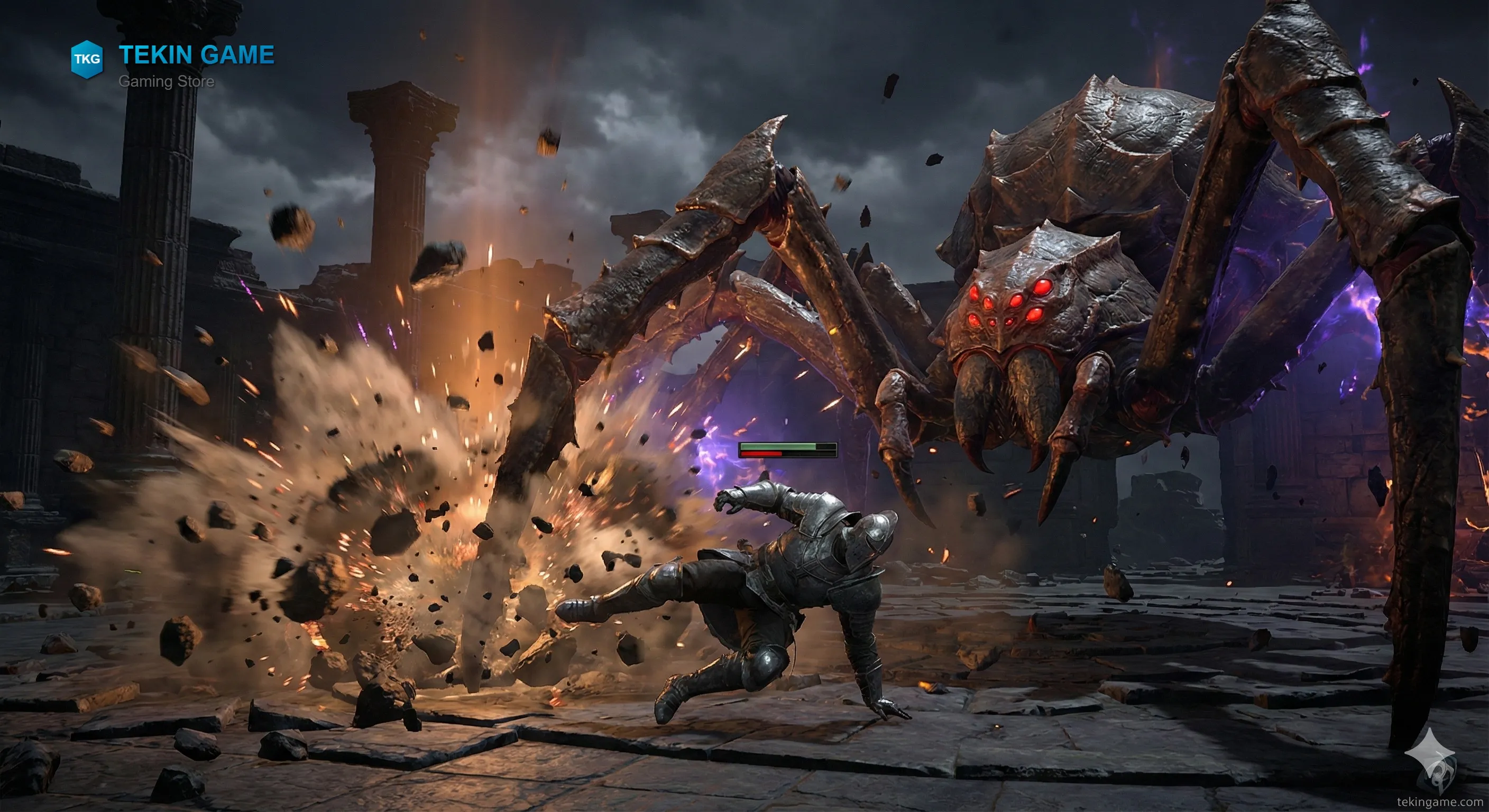Open the tekingame.com website link

tap(1439, 801)
